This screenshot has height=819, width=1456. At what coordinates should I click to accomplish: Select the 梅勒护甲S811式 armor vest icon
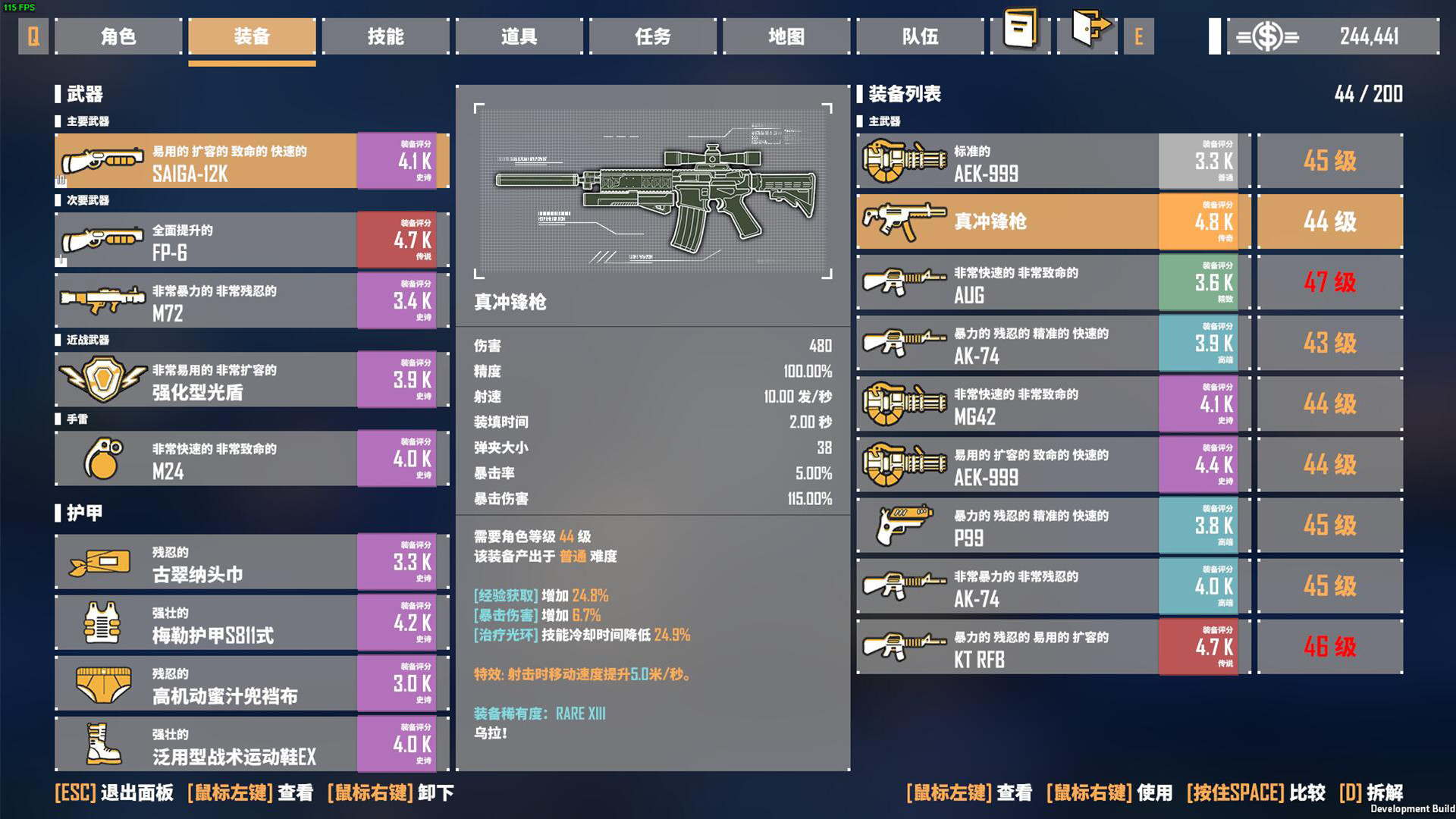[102, 623]
